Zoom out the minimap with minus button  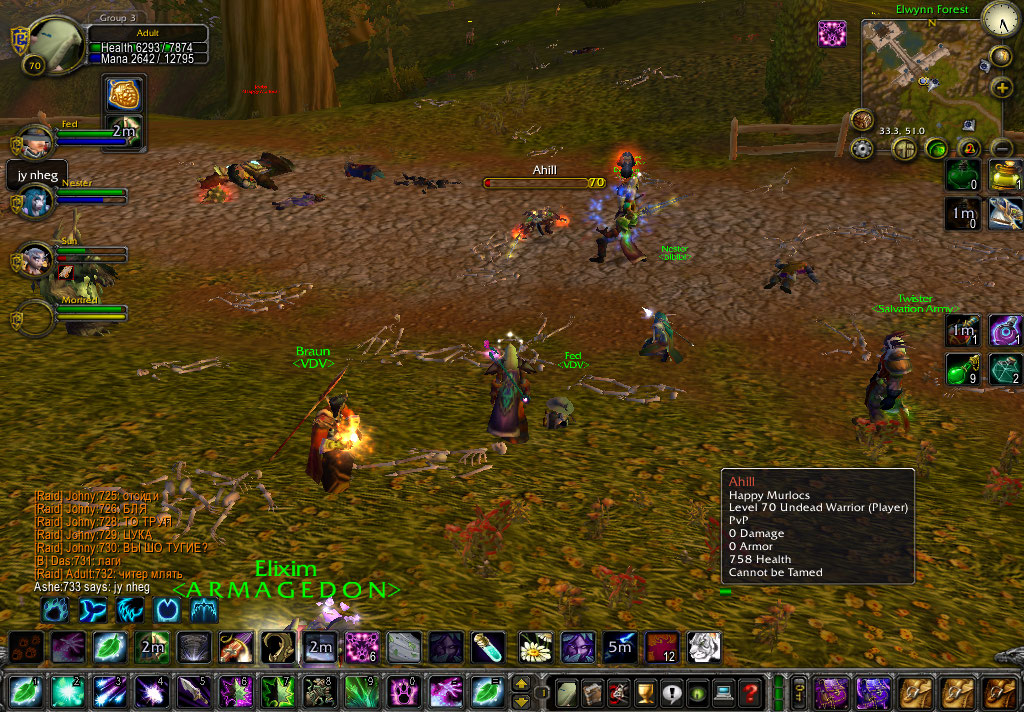(x=1002, y=149)
